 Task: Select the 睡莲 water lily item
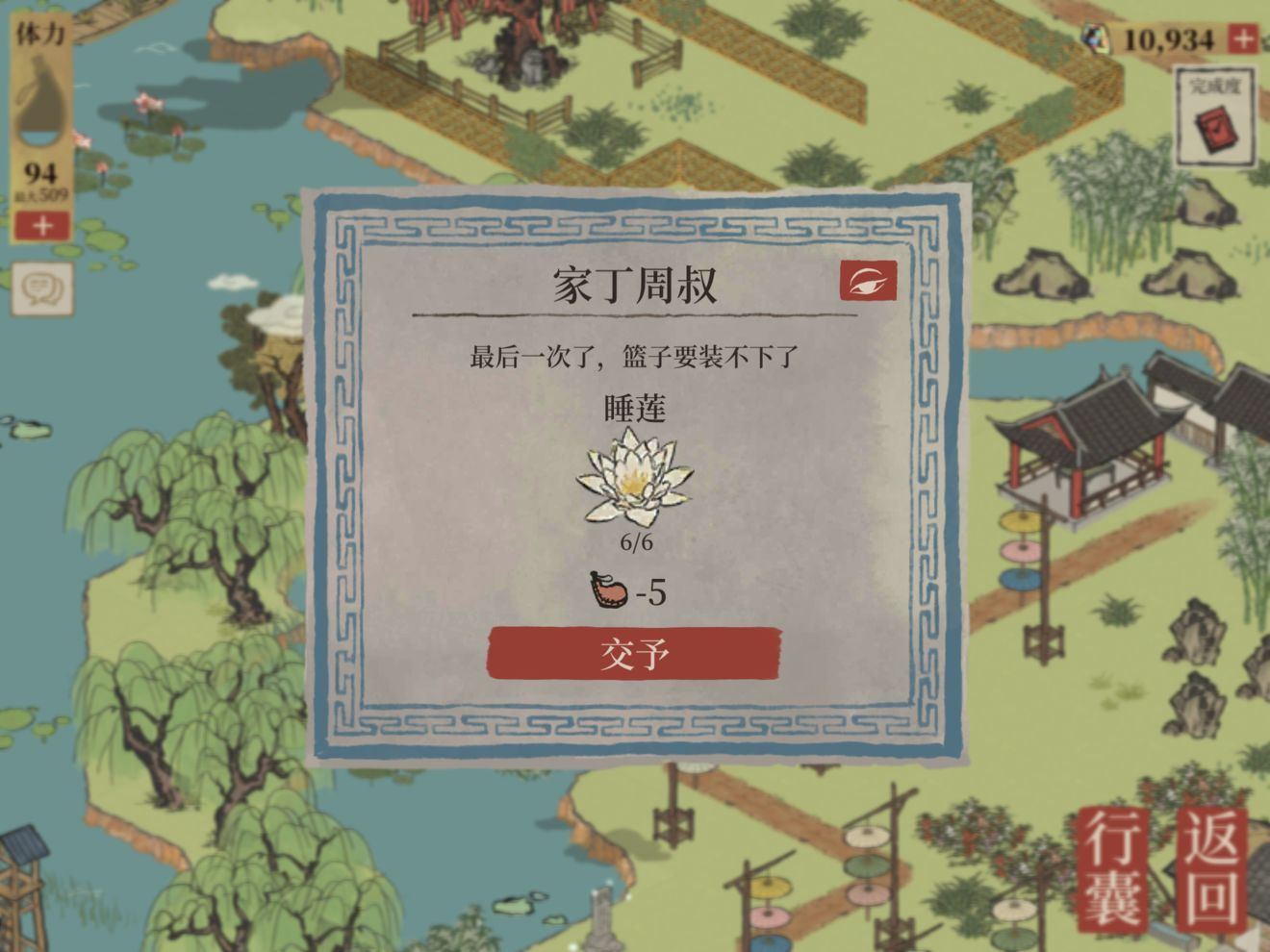pyautogui.click(x=634, y=478)
